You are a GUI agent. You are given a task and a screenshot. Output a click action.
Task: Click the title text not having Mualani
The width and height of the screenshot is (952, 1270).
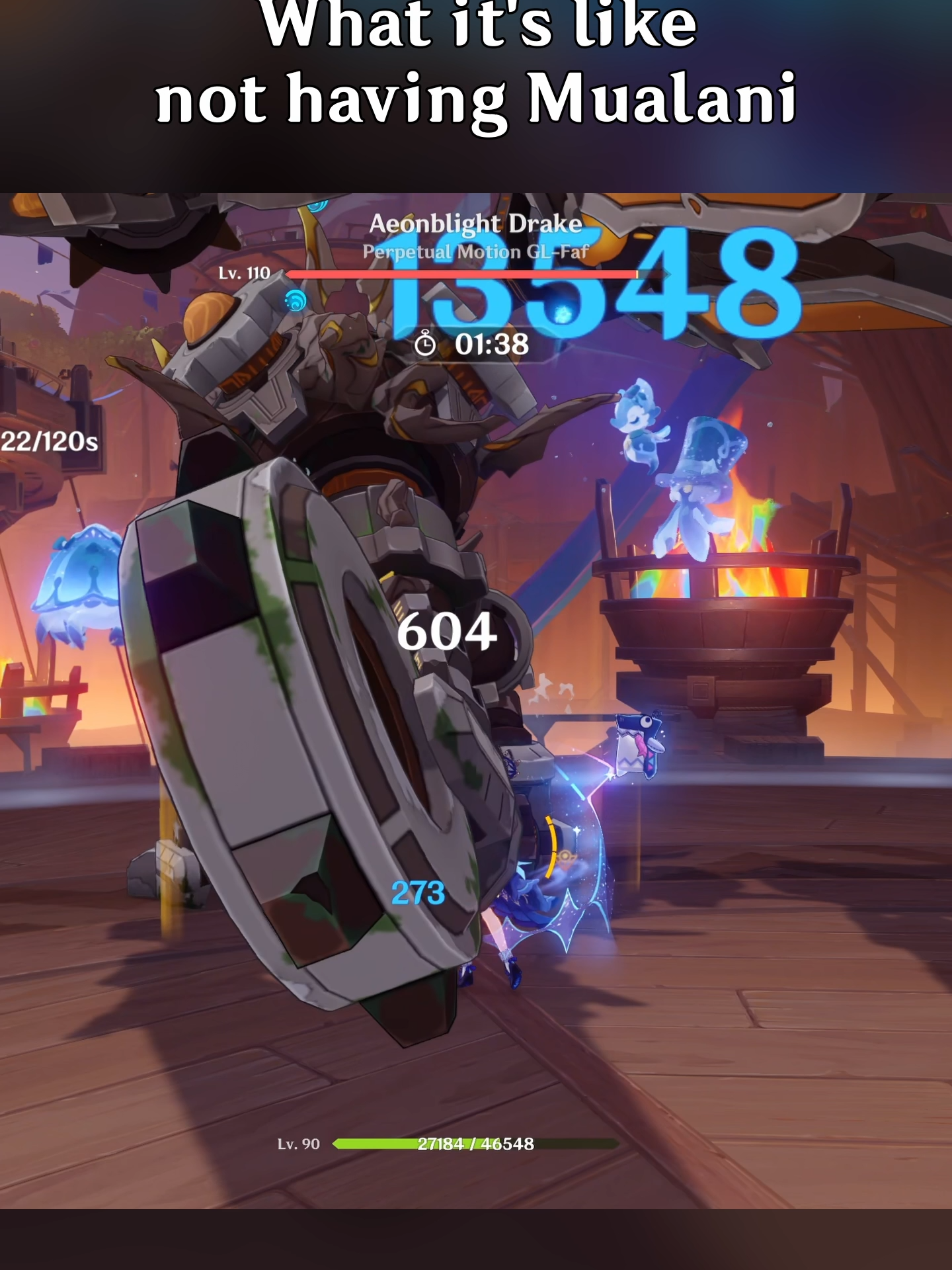pos(476,99)
